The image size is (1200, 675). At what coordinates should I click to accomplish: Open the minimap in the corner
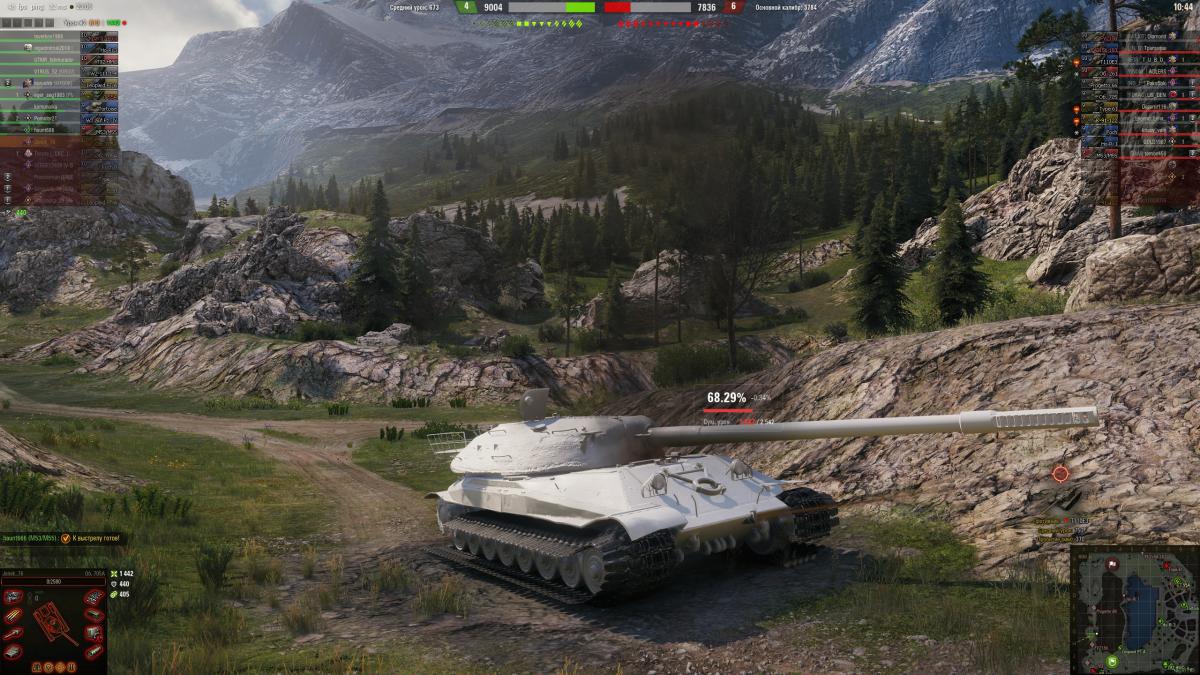click(x=1135, y=609)
